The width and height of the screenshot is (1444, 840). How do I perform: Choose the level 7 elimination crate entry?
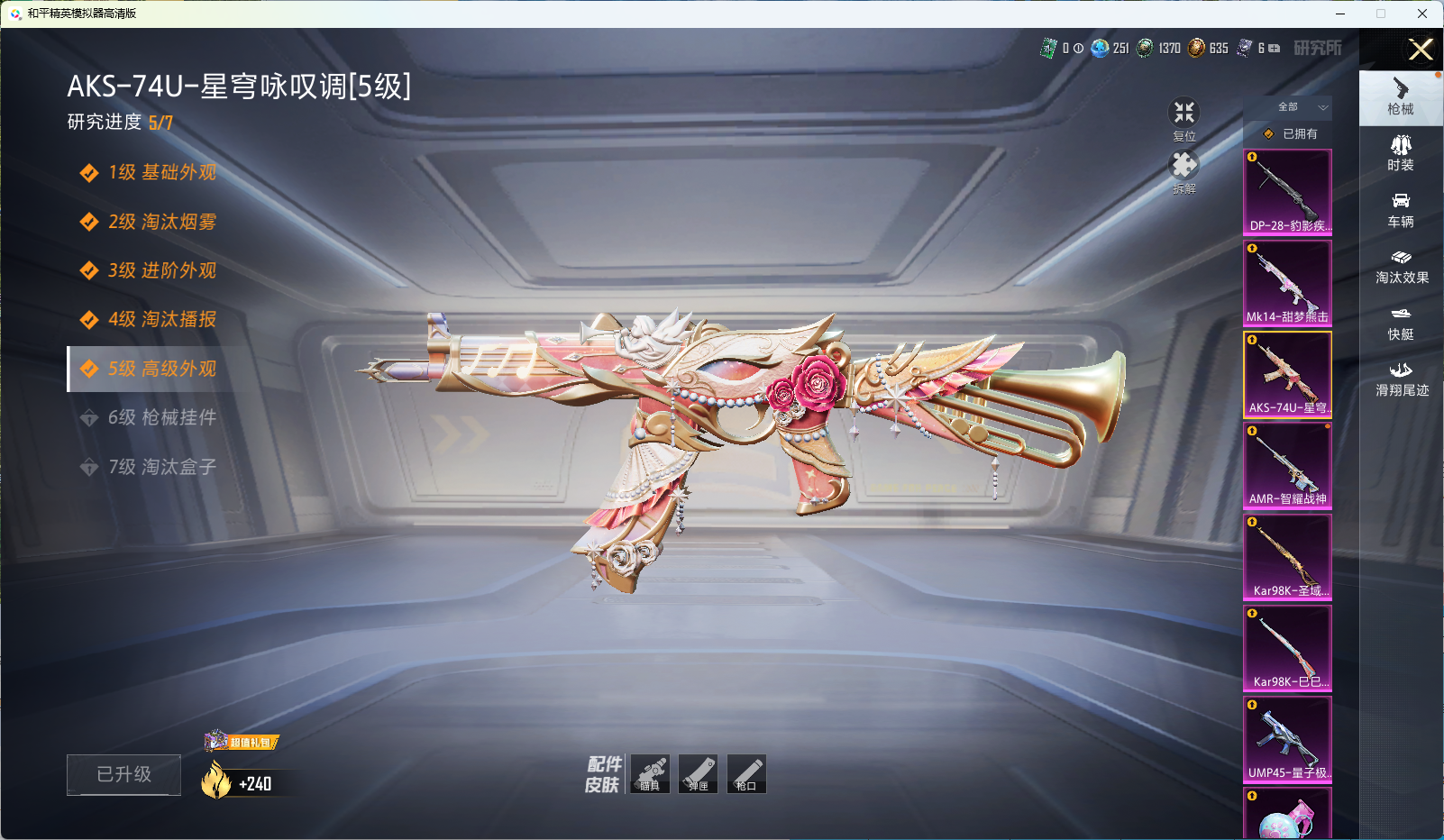click(161, 467)
